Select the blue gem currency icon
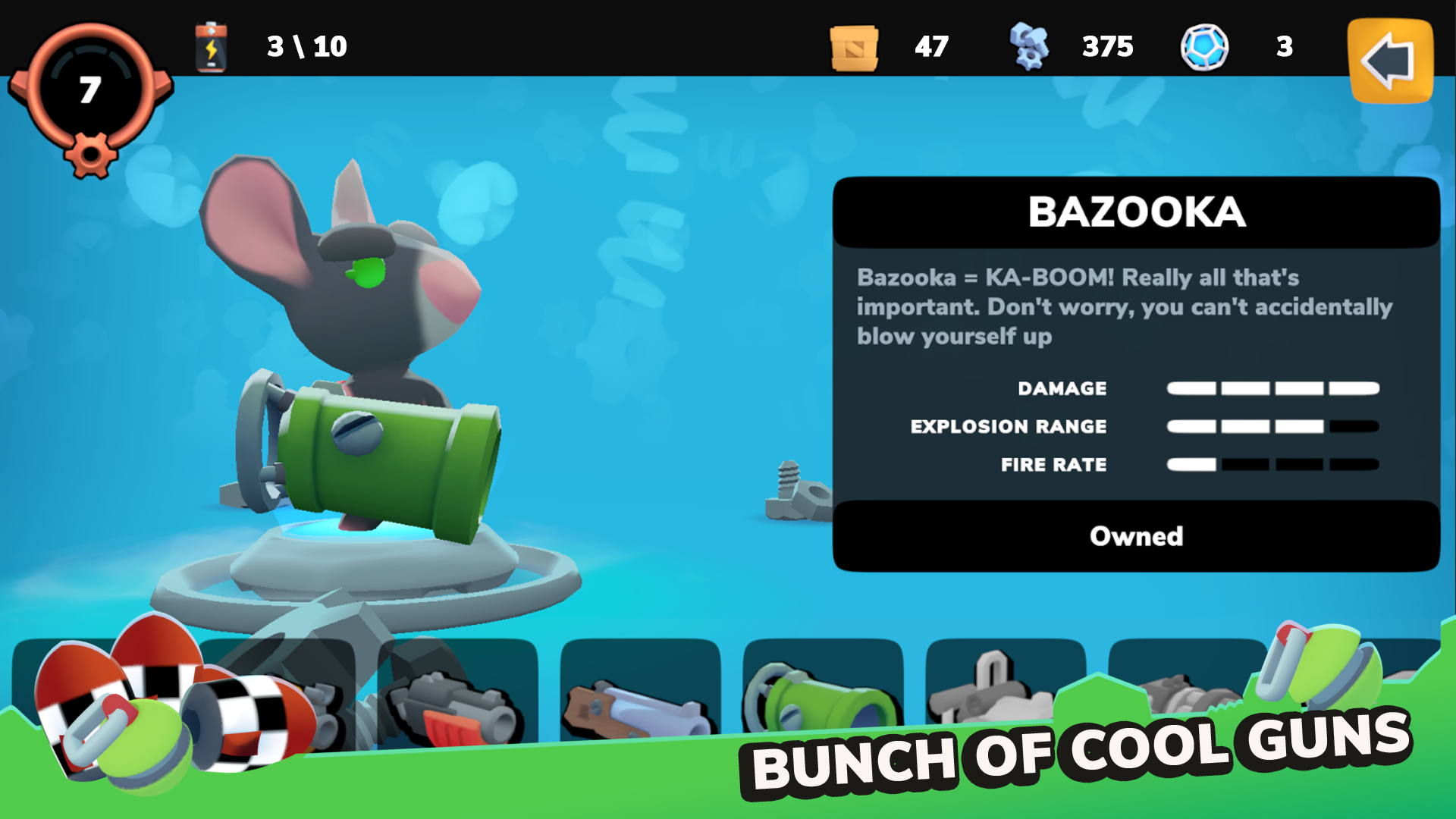The height and width of the screenshot is (819, 1456). (1206, 47)
